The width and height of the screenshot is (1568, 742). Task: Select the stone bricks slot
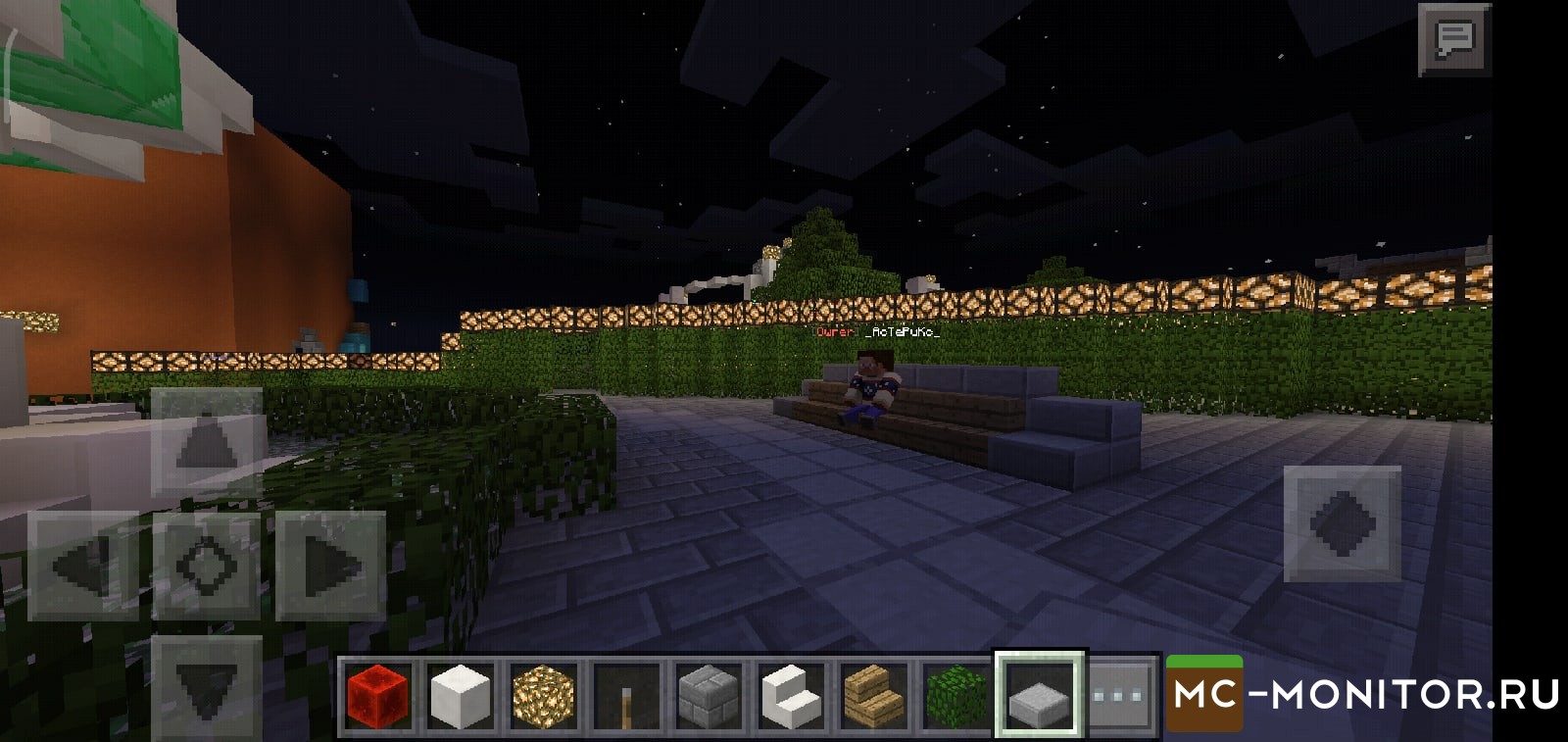(x=709, y=695)
